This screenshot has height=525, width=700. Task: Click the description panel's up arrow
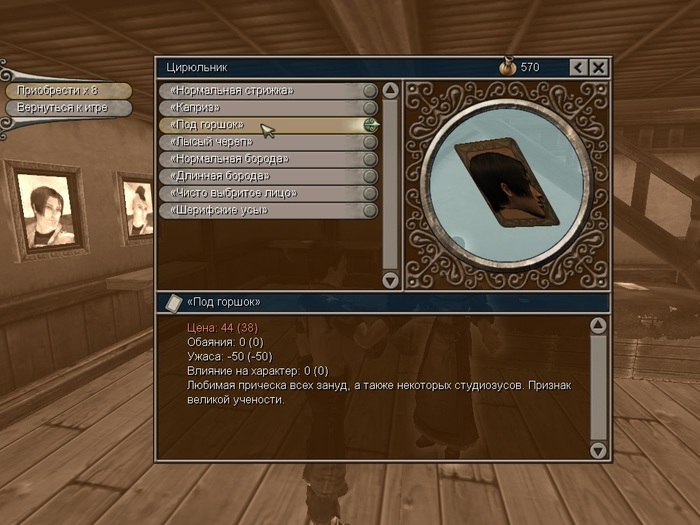(x=598, y=325)
